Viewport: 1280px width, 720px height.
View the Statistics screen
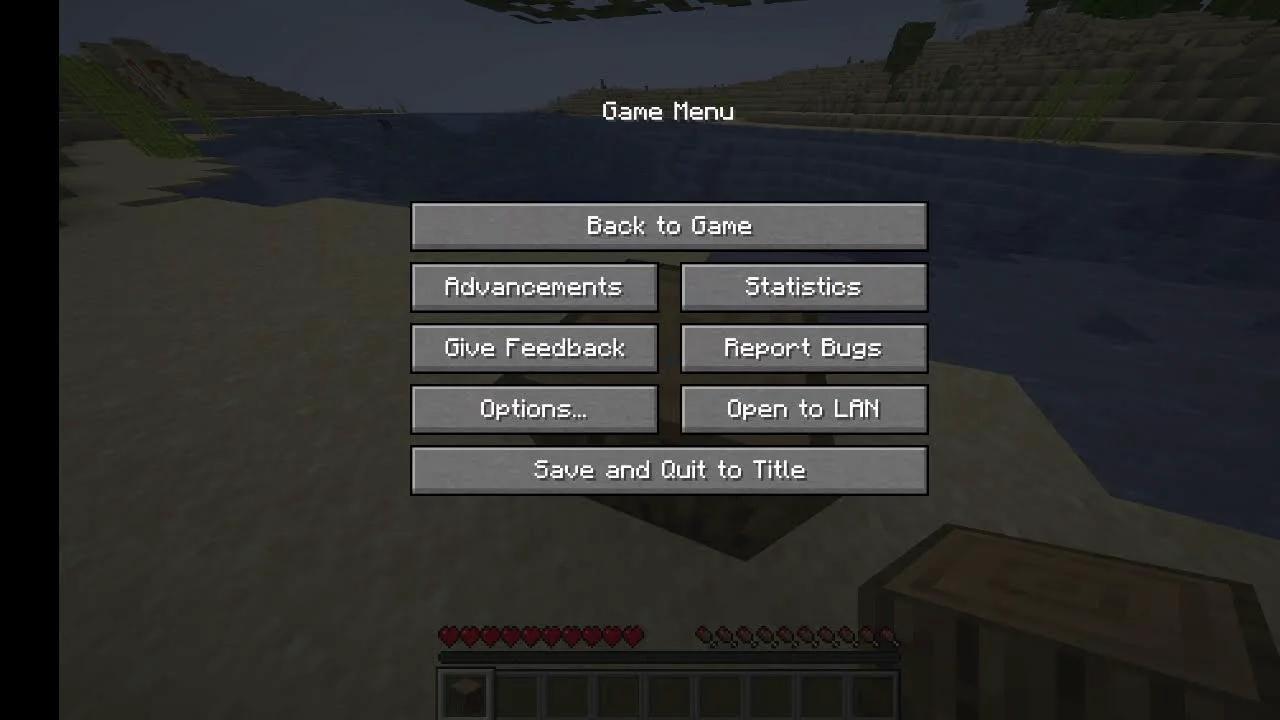pyautogui.click(x=803, y=287)
